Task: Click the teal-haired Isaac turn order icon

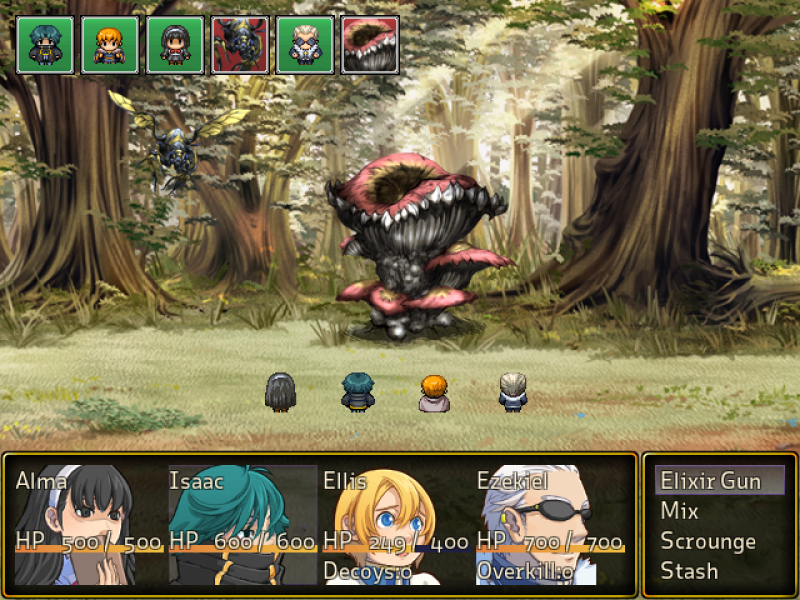Action: click(x=45, y=45)
